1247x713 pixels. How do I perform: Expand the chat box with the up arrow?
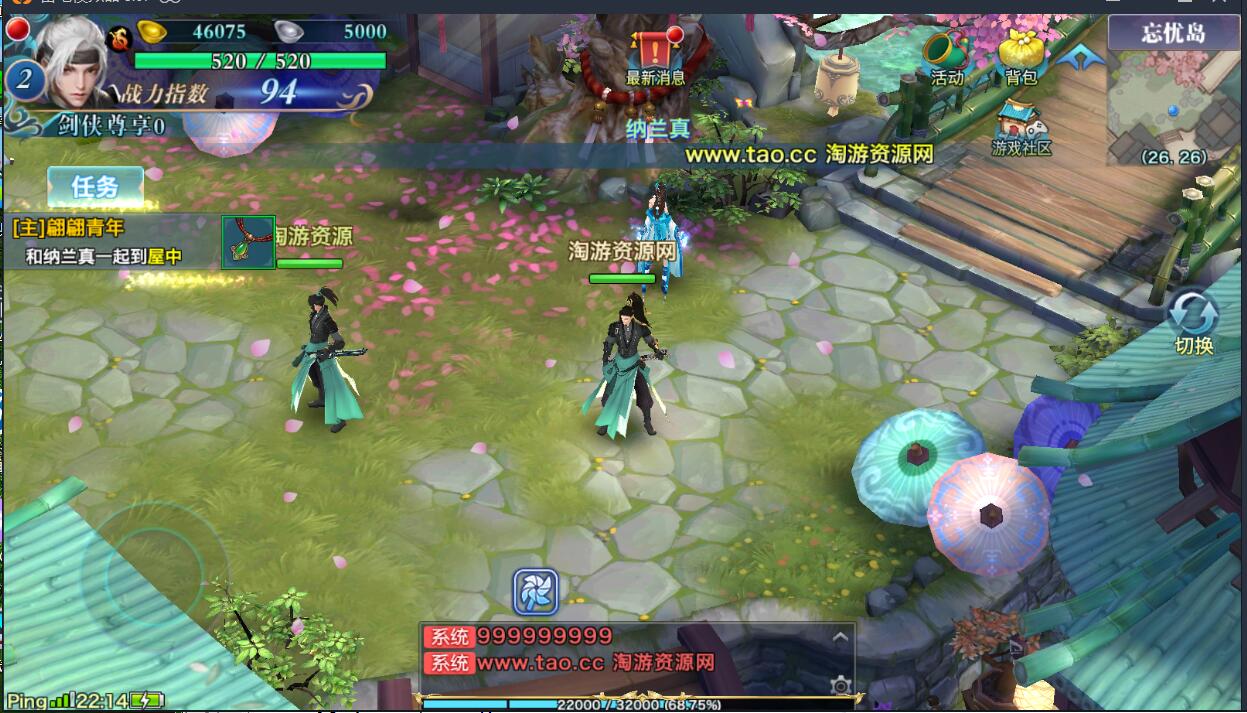[x=840, y=637]
